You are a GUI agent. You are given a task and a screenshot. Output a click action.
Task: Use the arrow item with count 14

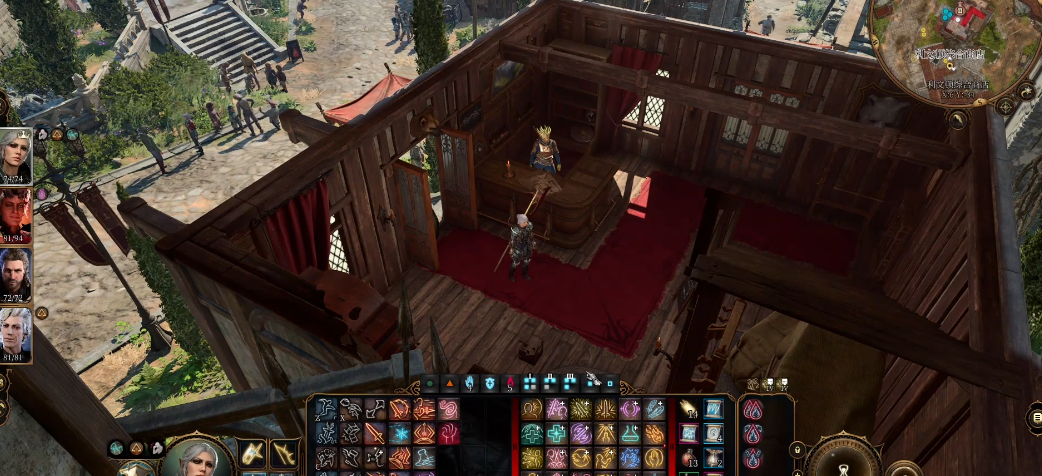tap(689, 409)
